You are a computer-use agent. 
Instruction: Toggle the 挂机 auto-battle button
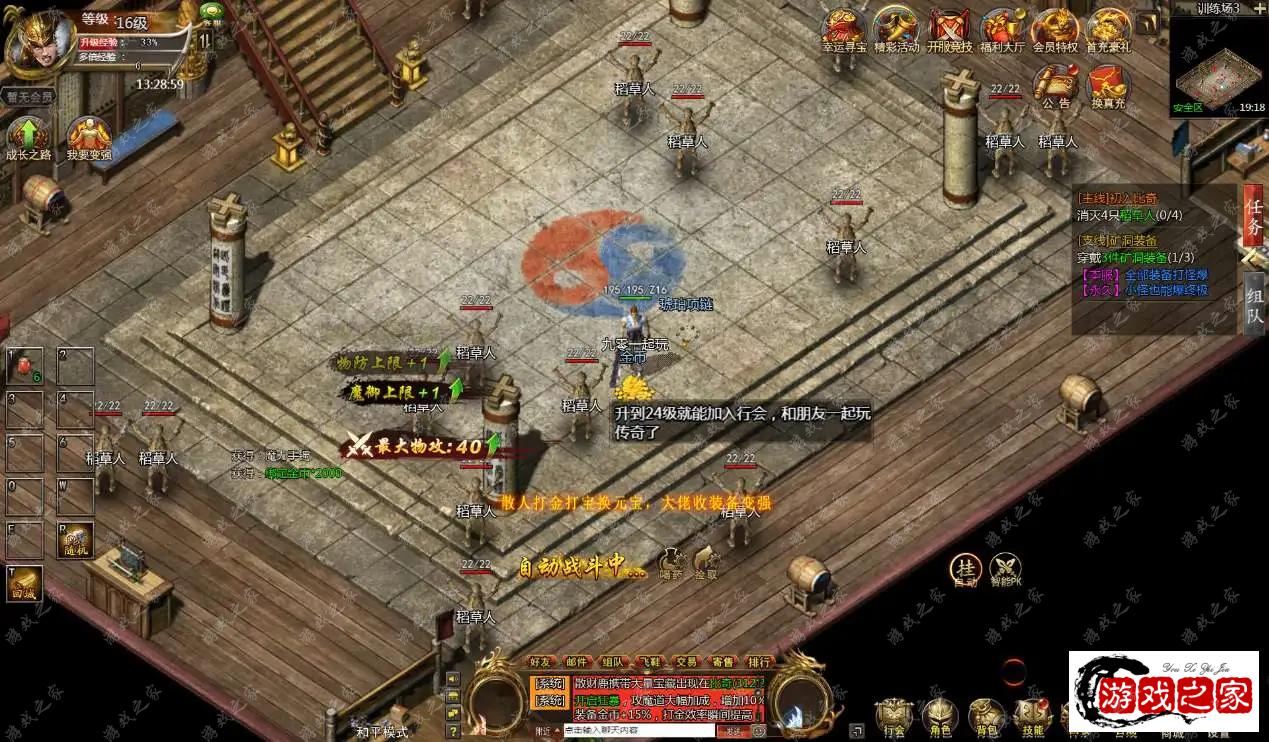point(965,568)
